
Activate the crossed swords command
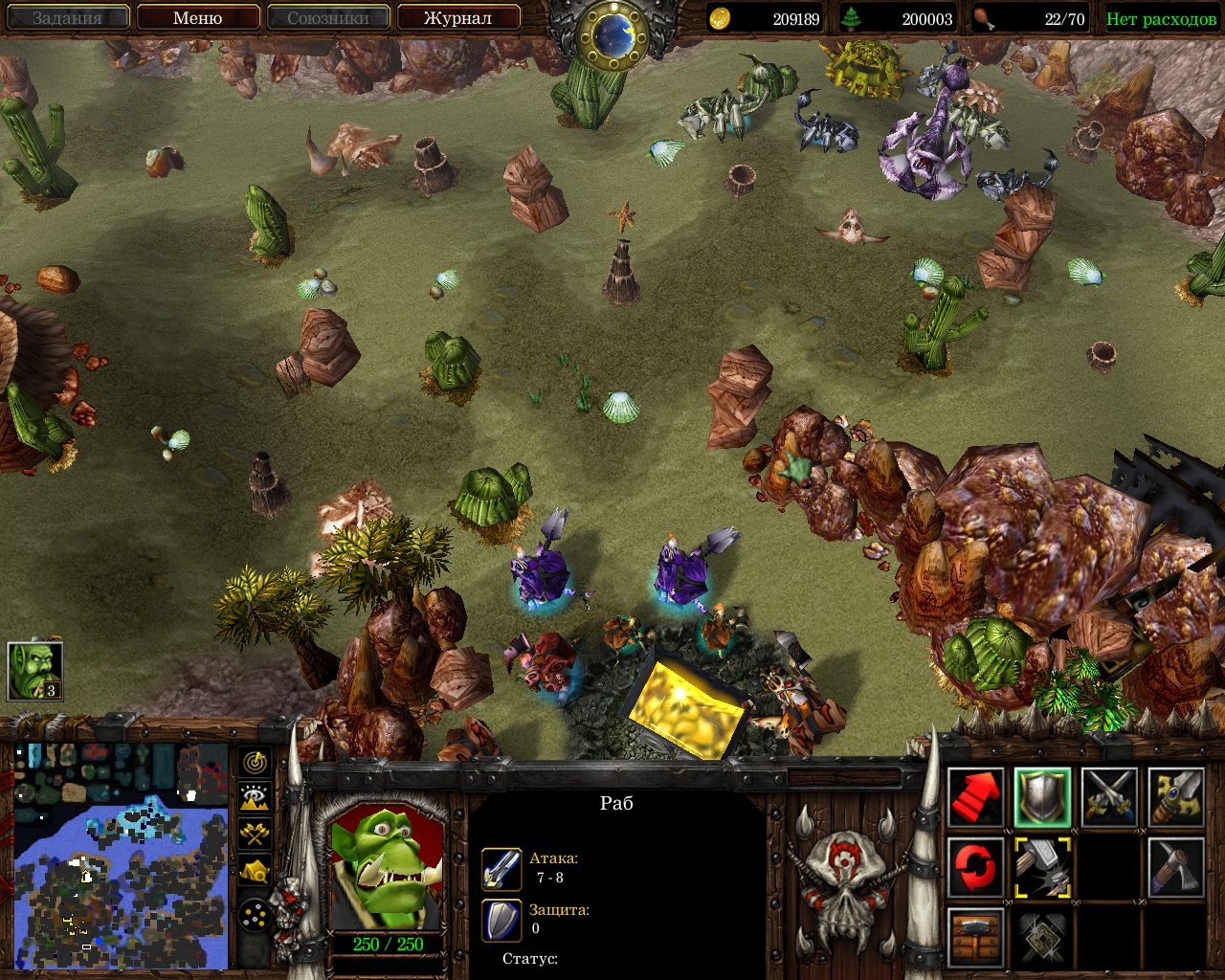click(x=1109, y=797)
